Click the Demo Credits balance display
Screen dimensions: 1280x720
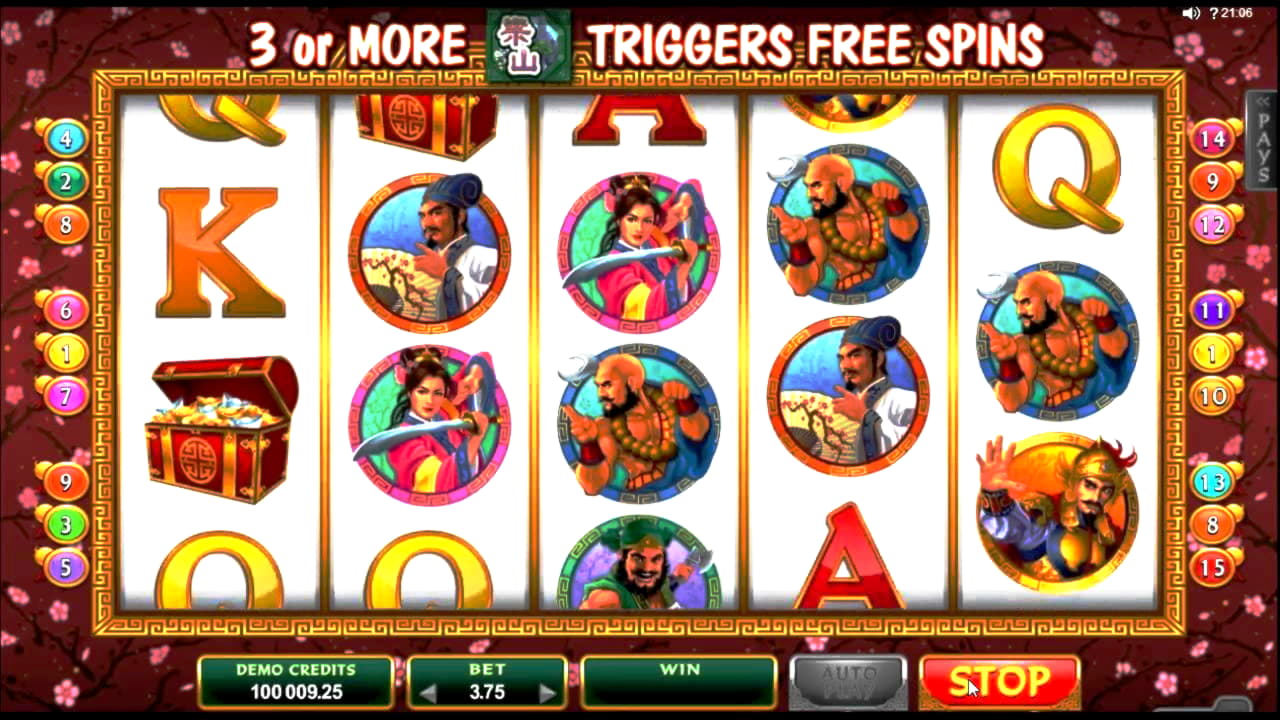click(295, 682)
